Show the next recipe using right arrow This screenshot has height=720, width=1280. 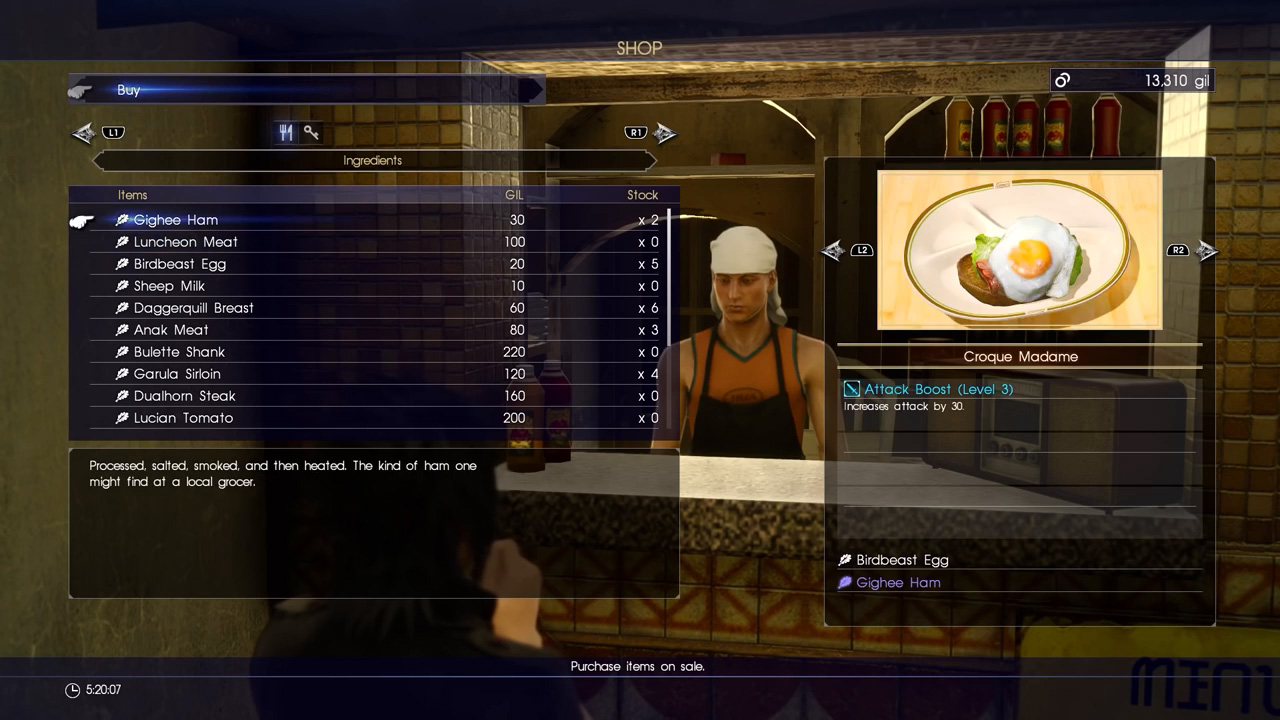click(1207, 250)
